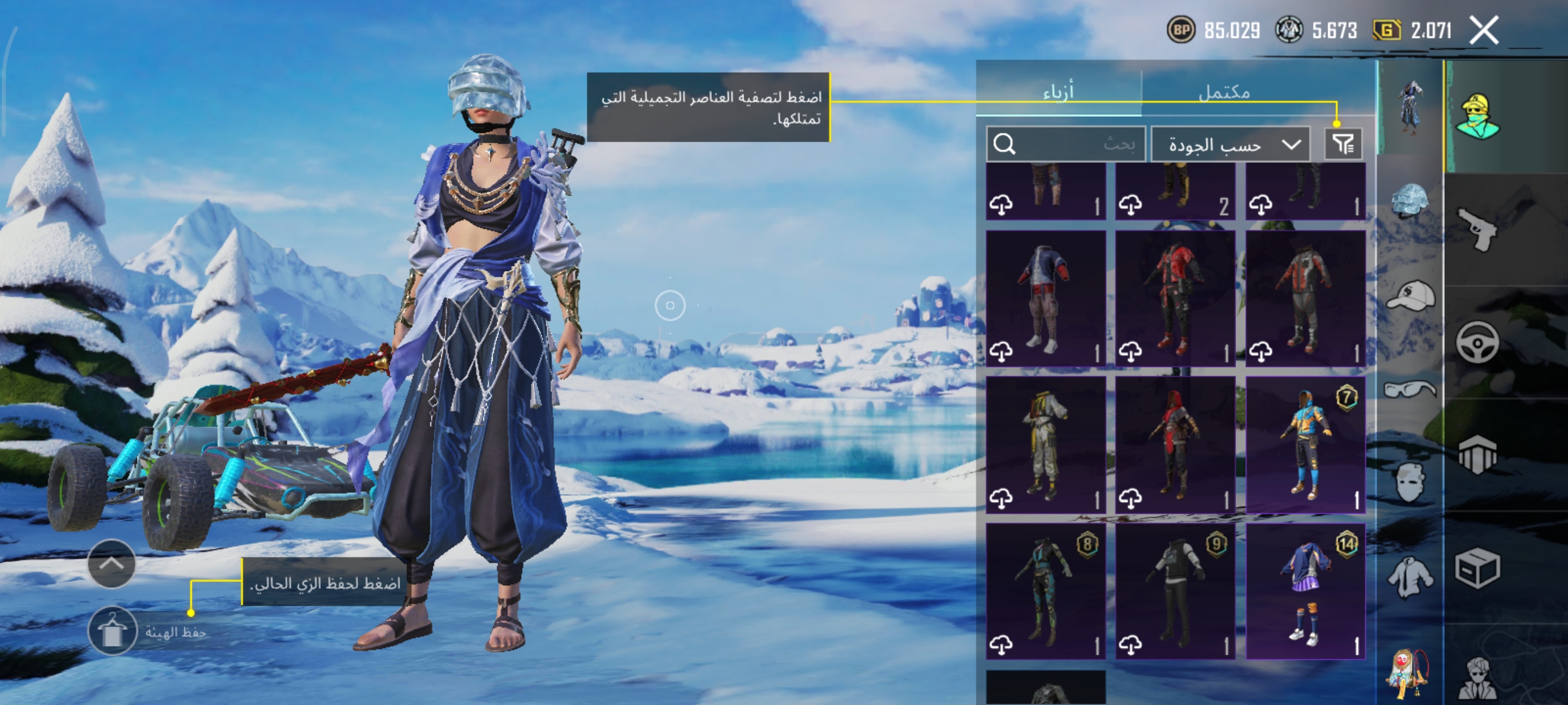The width and height of the screenshot is (1568, 705).
Task: Open the pistol weapons category
Action: coord(1477,229)
